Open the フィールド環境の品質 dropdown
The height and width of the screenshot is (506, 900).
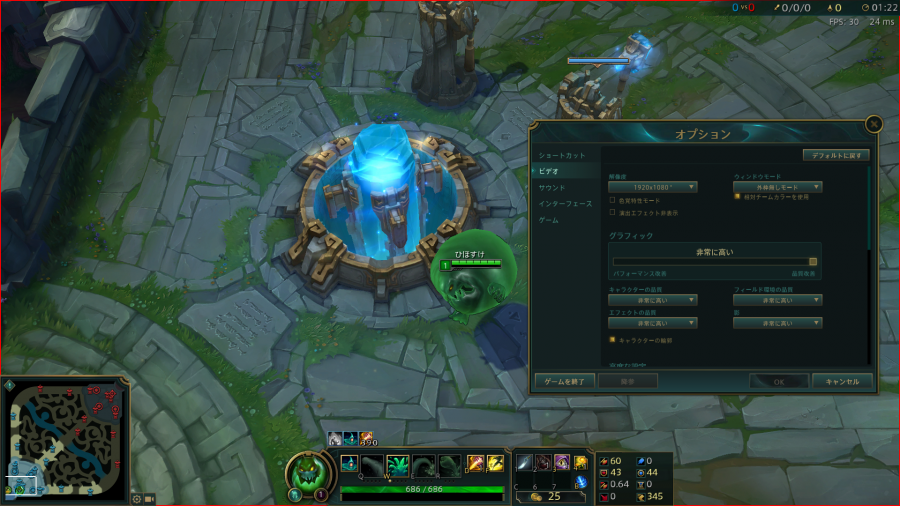pos(777,300)
